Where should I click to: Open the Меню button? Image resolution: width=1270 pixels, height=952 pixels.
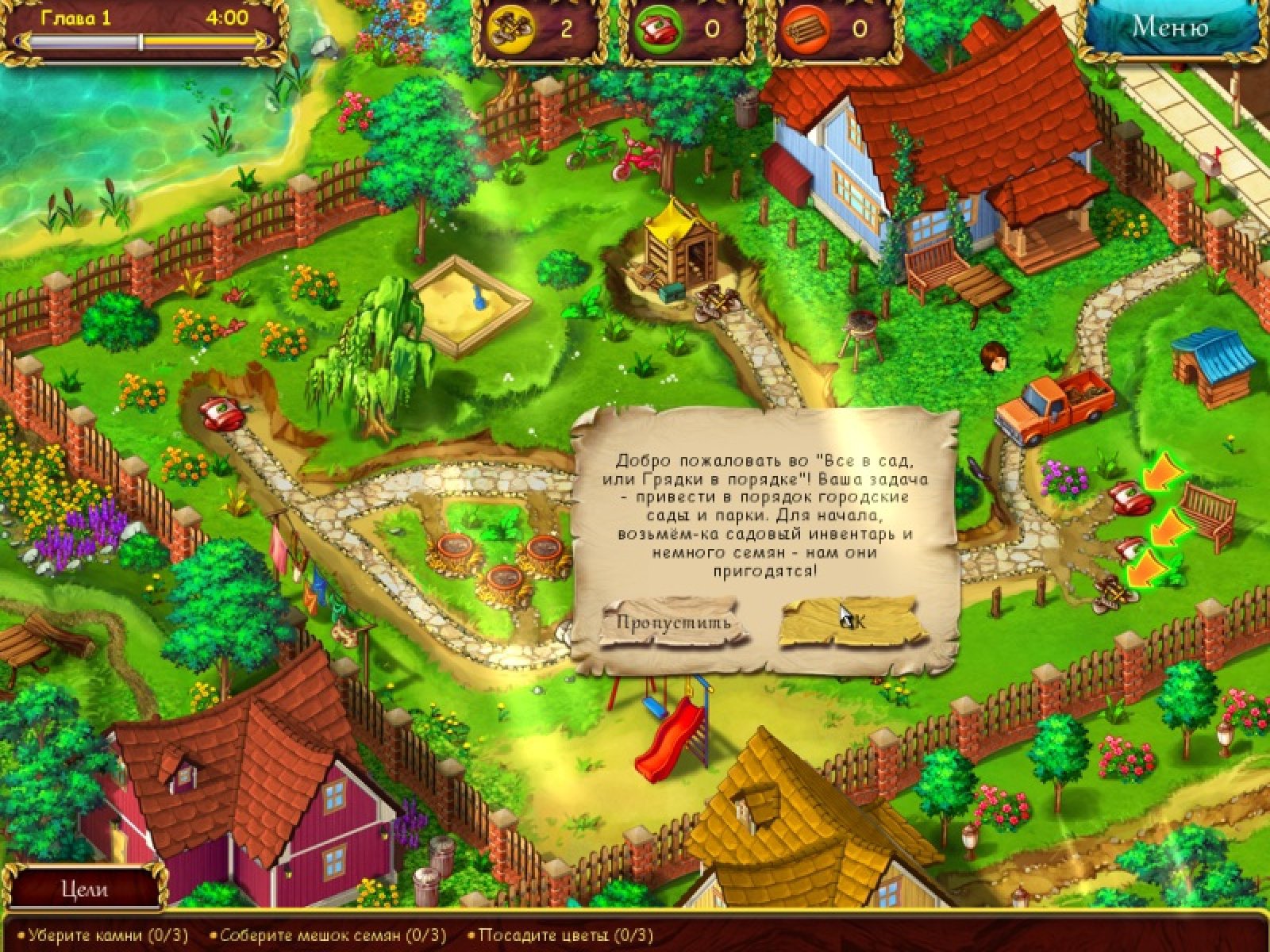(x=1170, y=29)
